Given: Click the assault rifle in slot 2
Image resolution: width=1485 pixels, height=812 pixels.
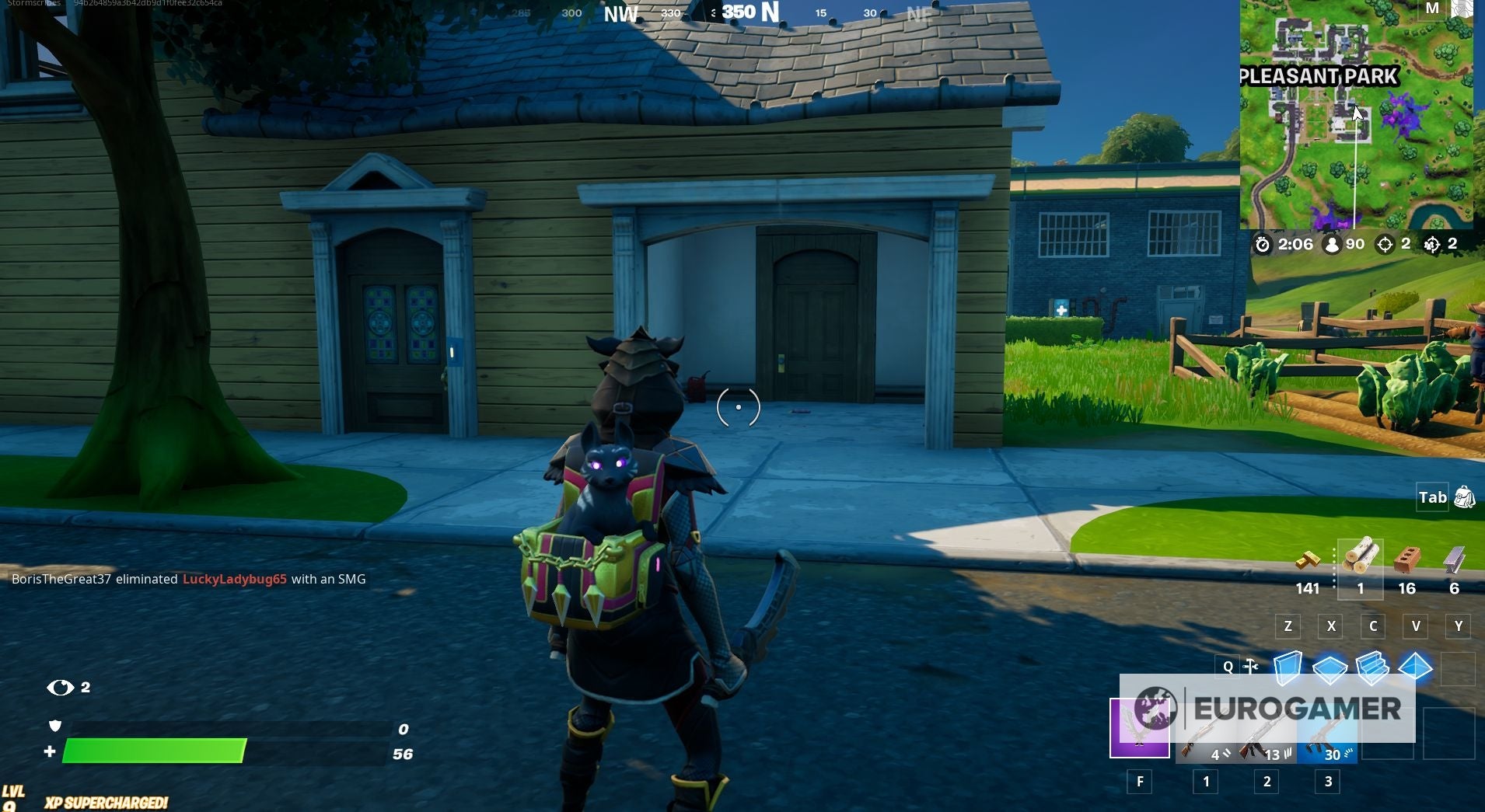Looking at the screenshot, I should point(1267,733).
